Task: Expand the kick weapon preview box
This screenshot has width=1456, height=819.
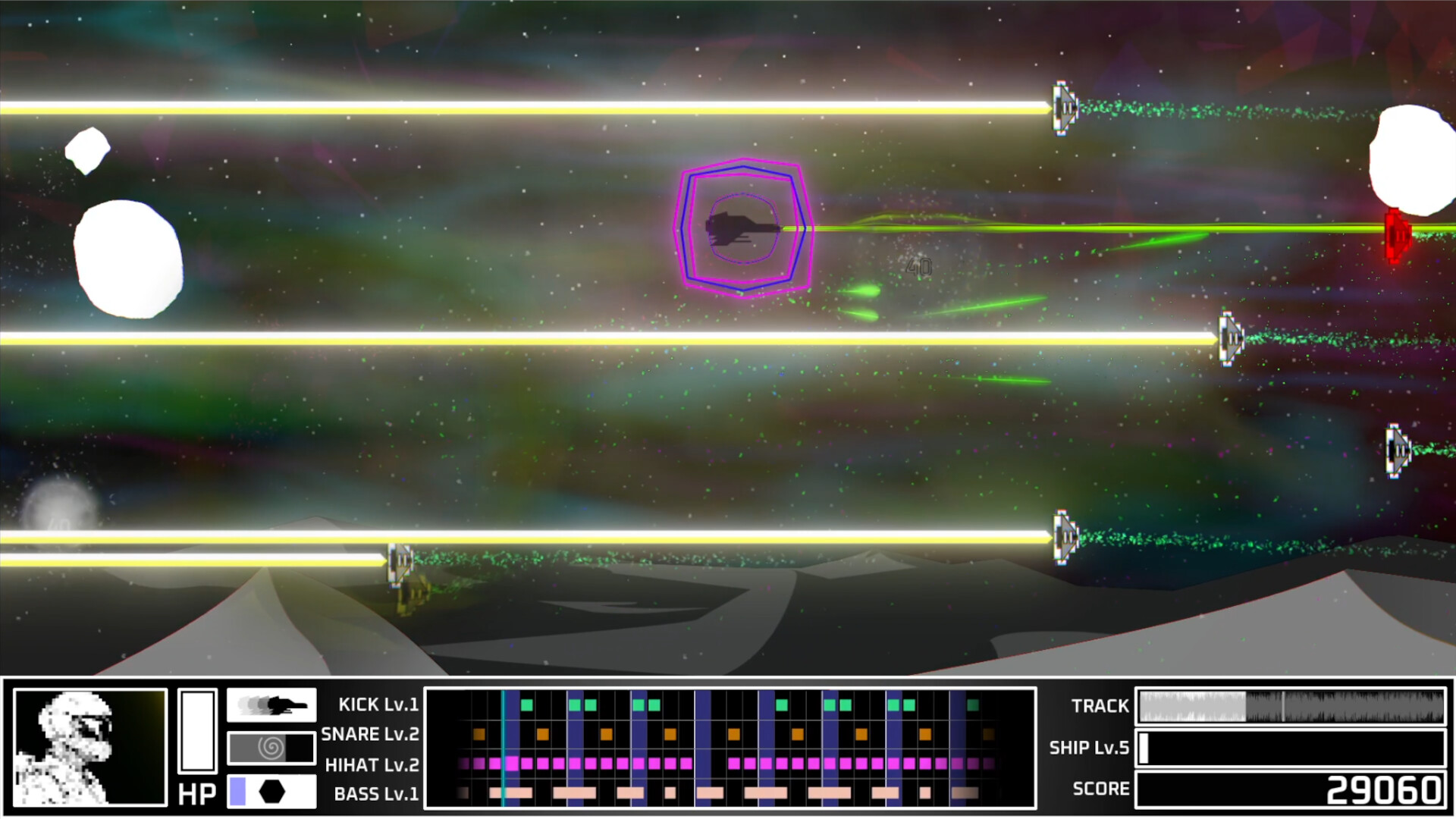Action: tap(271, 704)
